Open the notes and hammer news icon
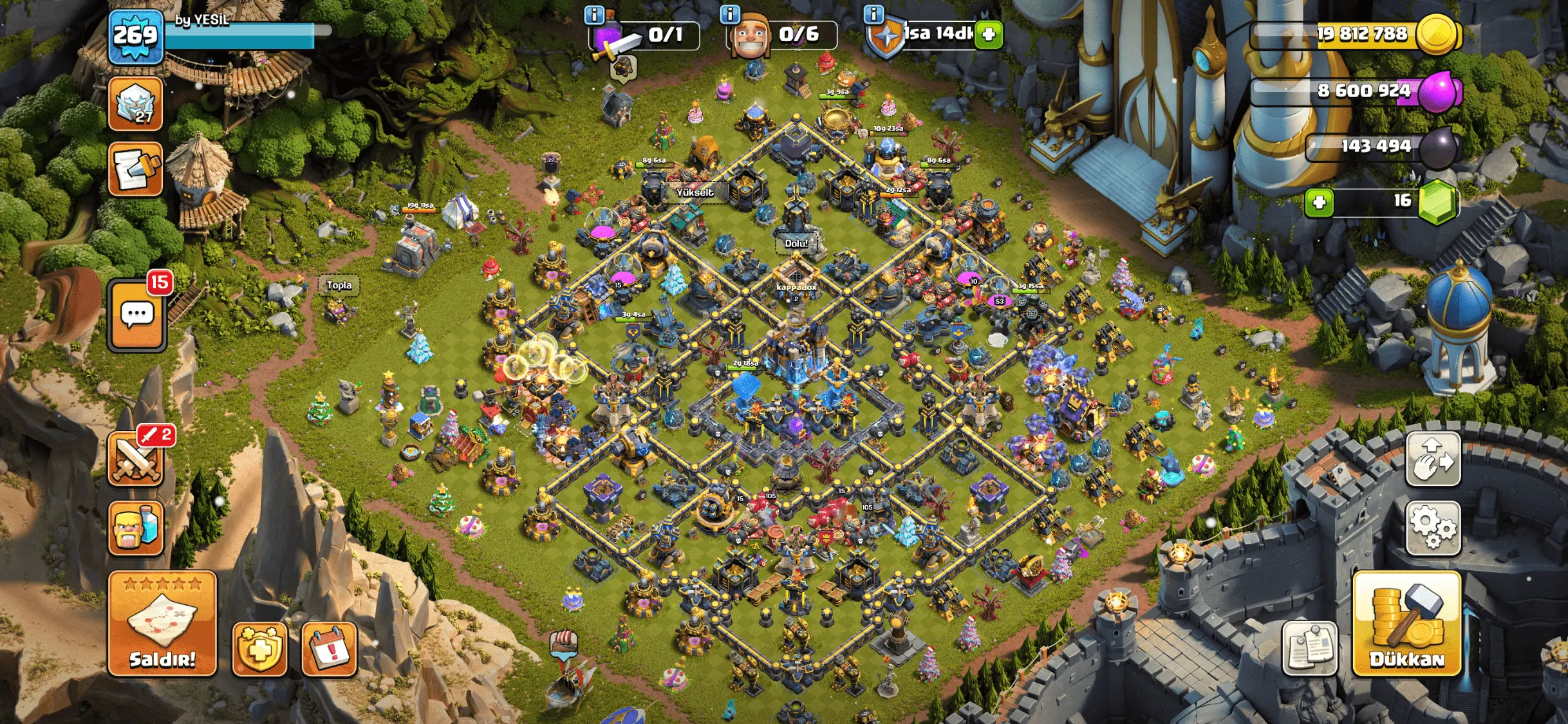The image size is (1568, 724). coord(136,169)
